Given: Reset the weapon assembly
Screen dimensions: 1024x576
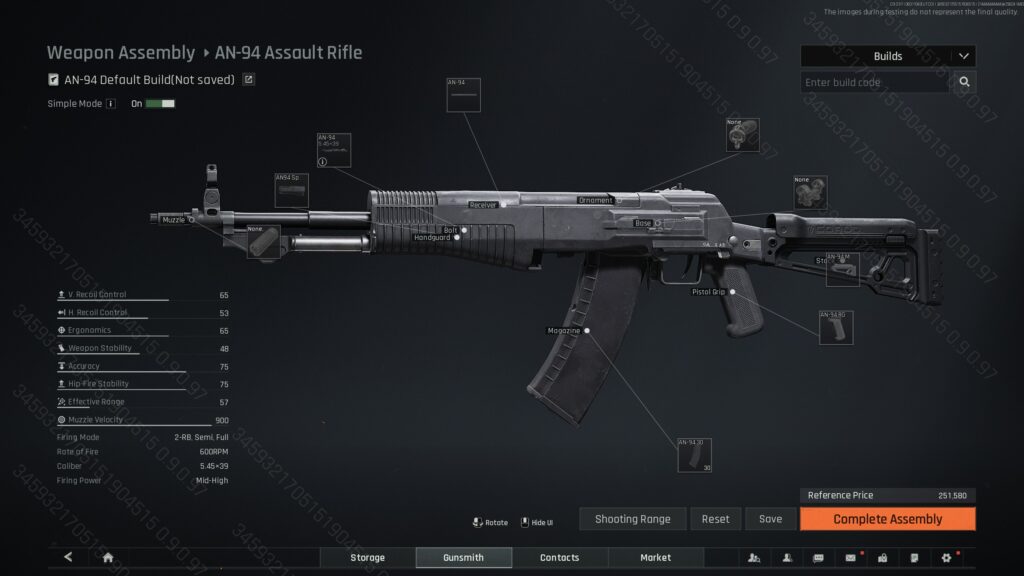Looking at the screenshot, I should pos(715,519).
